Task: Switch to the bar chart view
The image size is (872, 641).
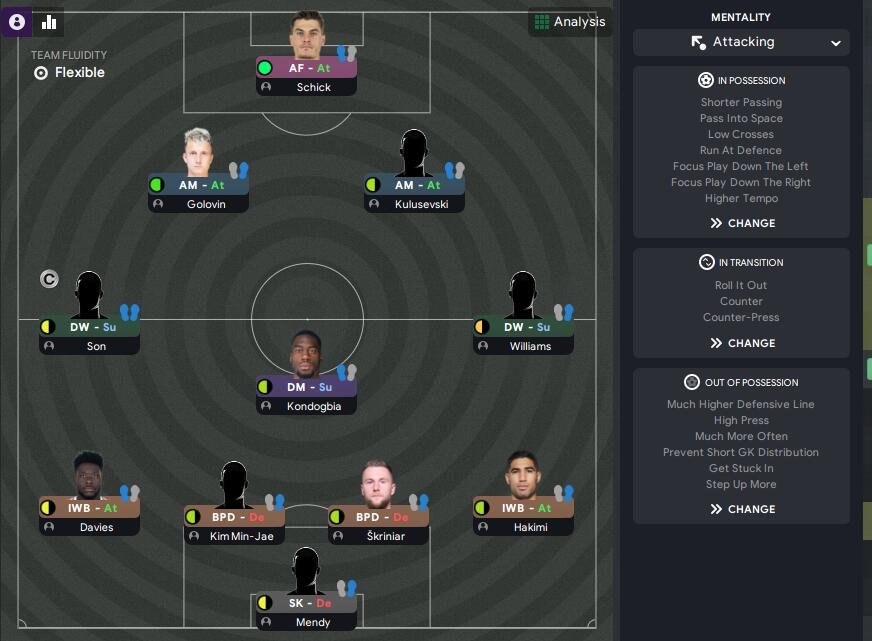Action: click(48, 22)
